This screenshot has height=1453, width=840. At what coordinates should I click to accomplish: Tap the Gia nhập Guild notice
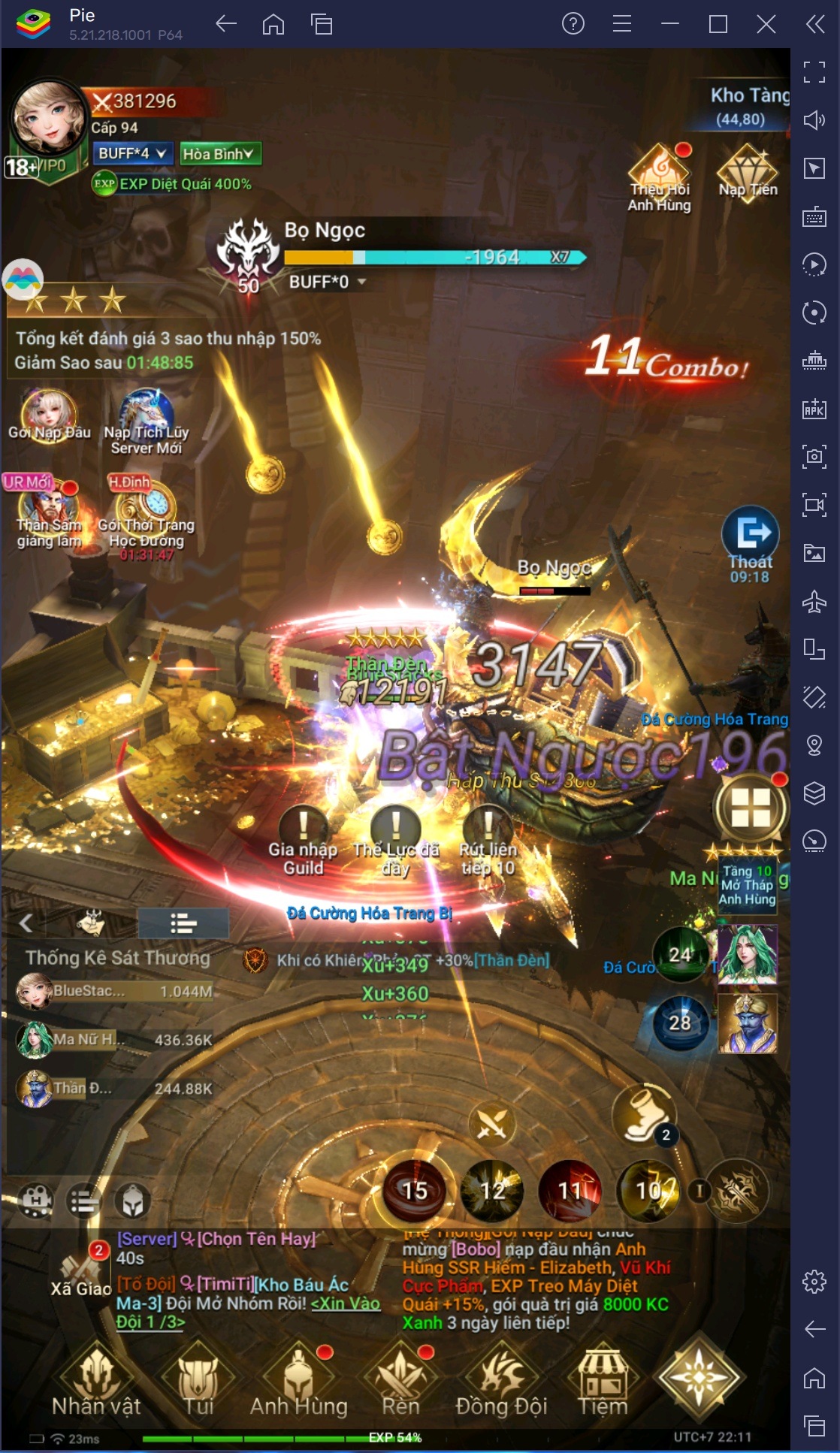tap(304, 840)
